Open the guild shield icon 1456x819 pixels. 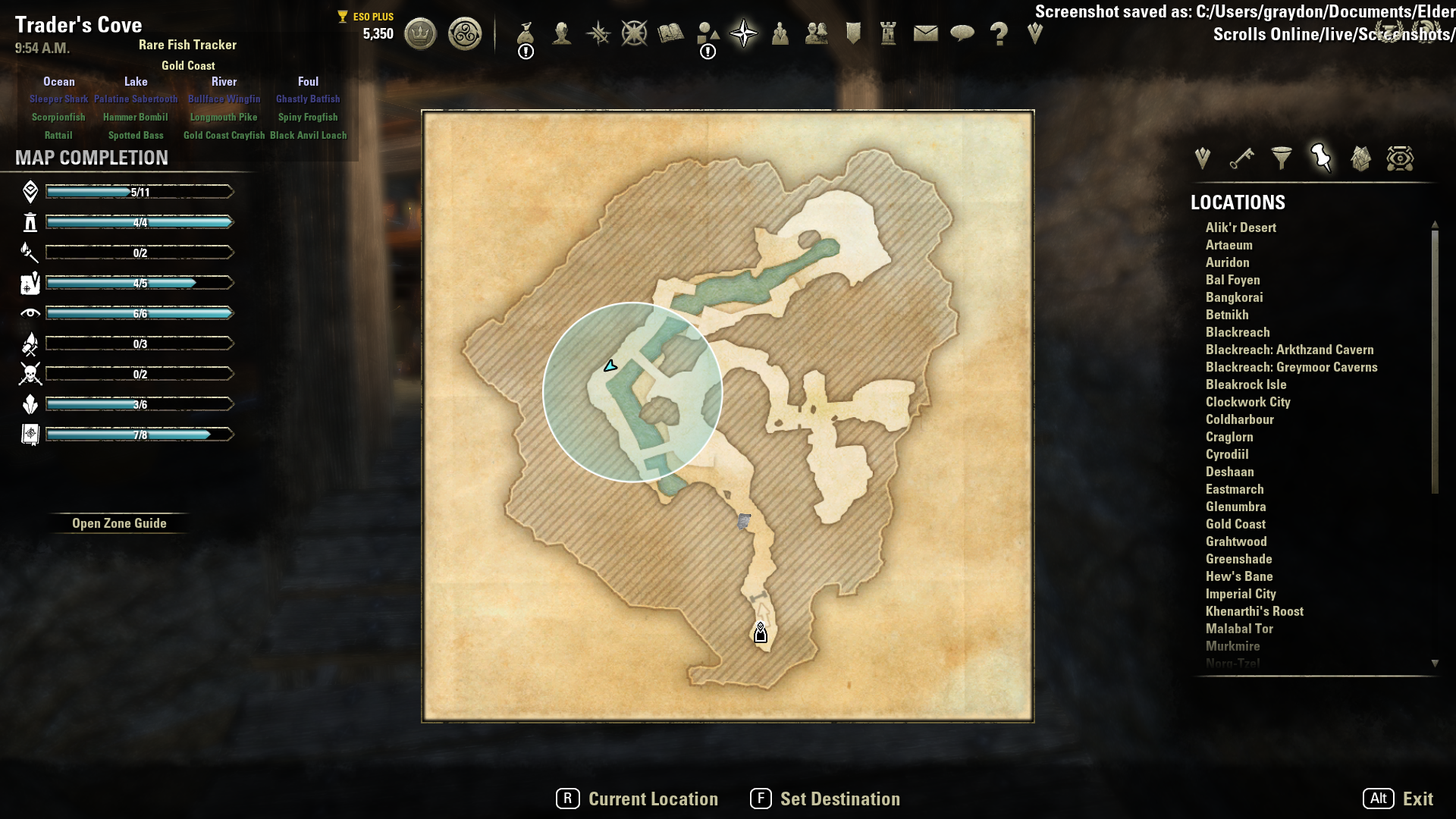853,34
